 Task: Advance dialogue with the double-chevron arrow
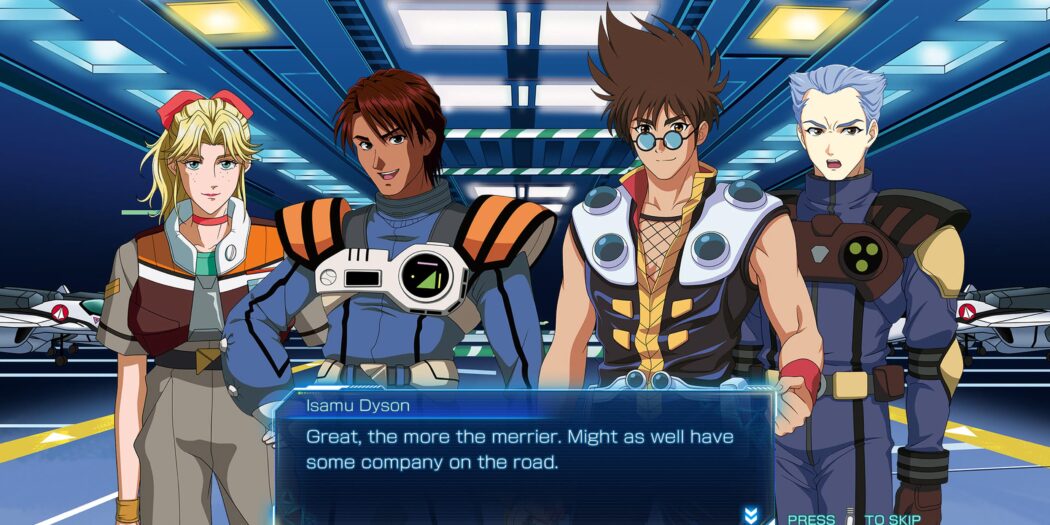751,515
